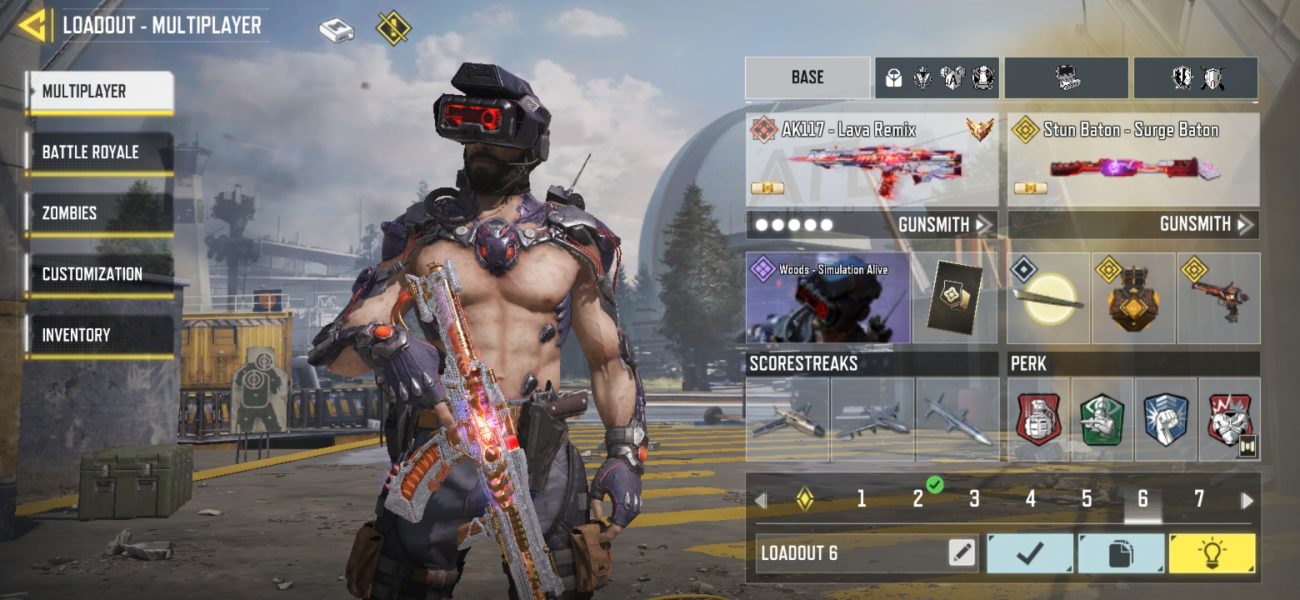The height and width of the screenshot is (600, 1300).
Task: Choose the Stun Baton Surge Baton secondary weapon
Action: click(x=1132, y=158)
